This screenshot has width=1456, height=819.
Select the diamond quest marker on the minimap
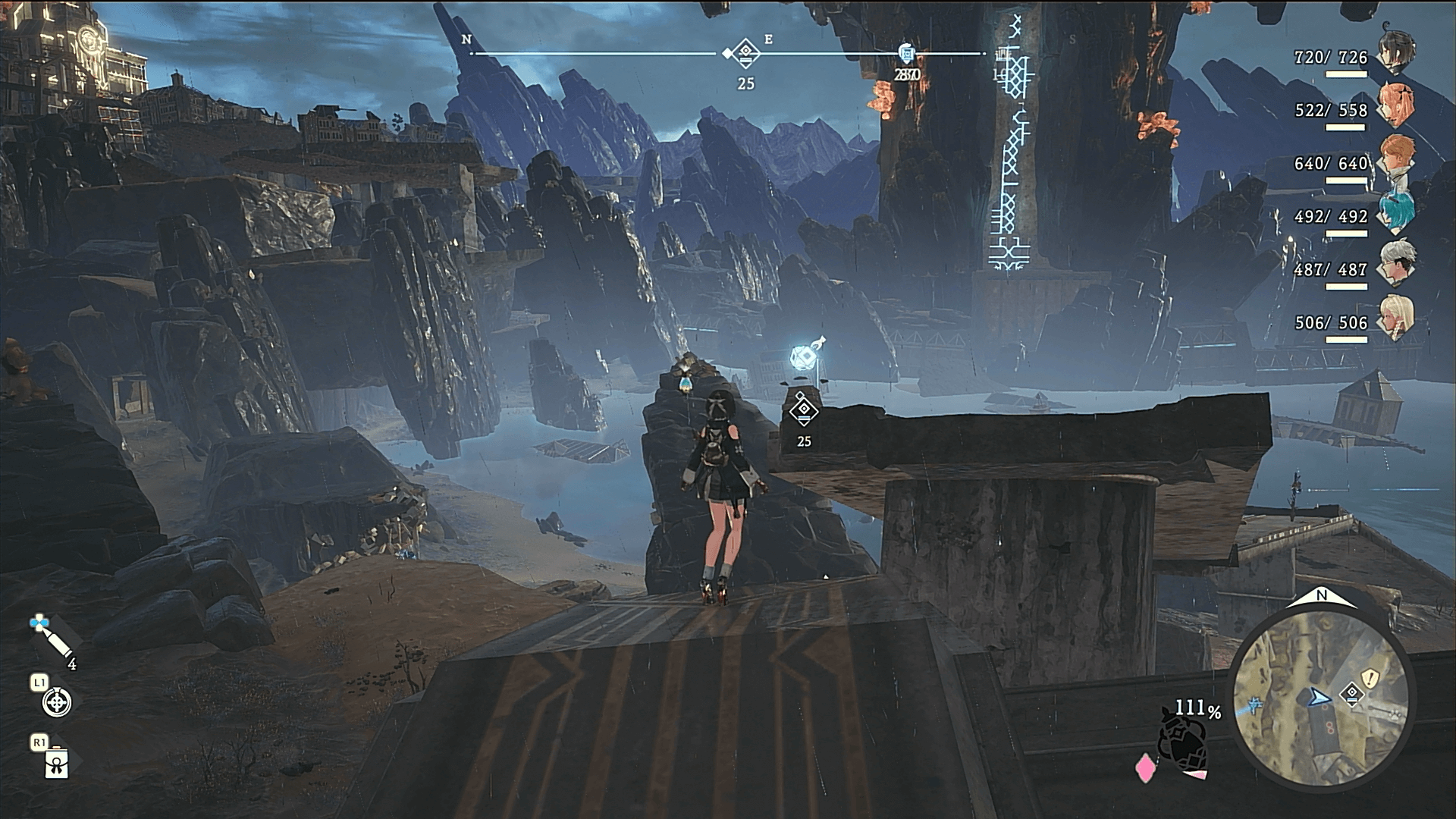[x=1351, y=693]
